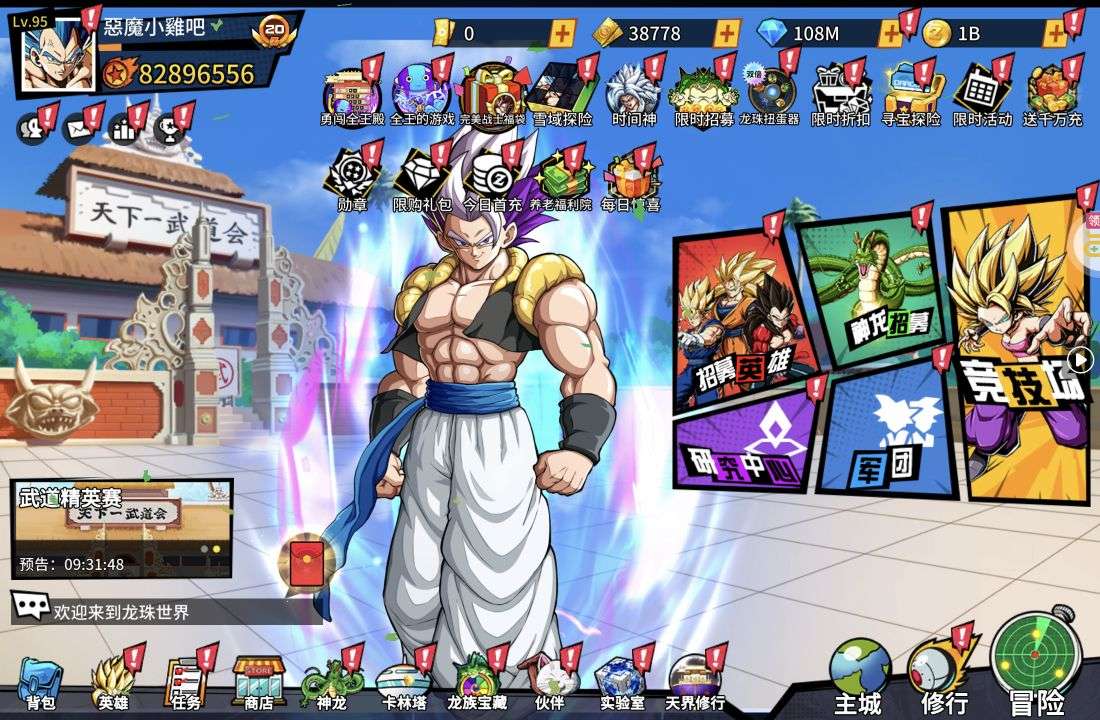Add diamonds with the plus button
Viewport: 1100px width, 720px height.
[889, 33]
